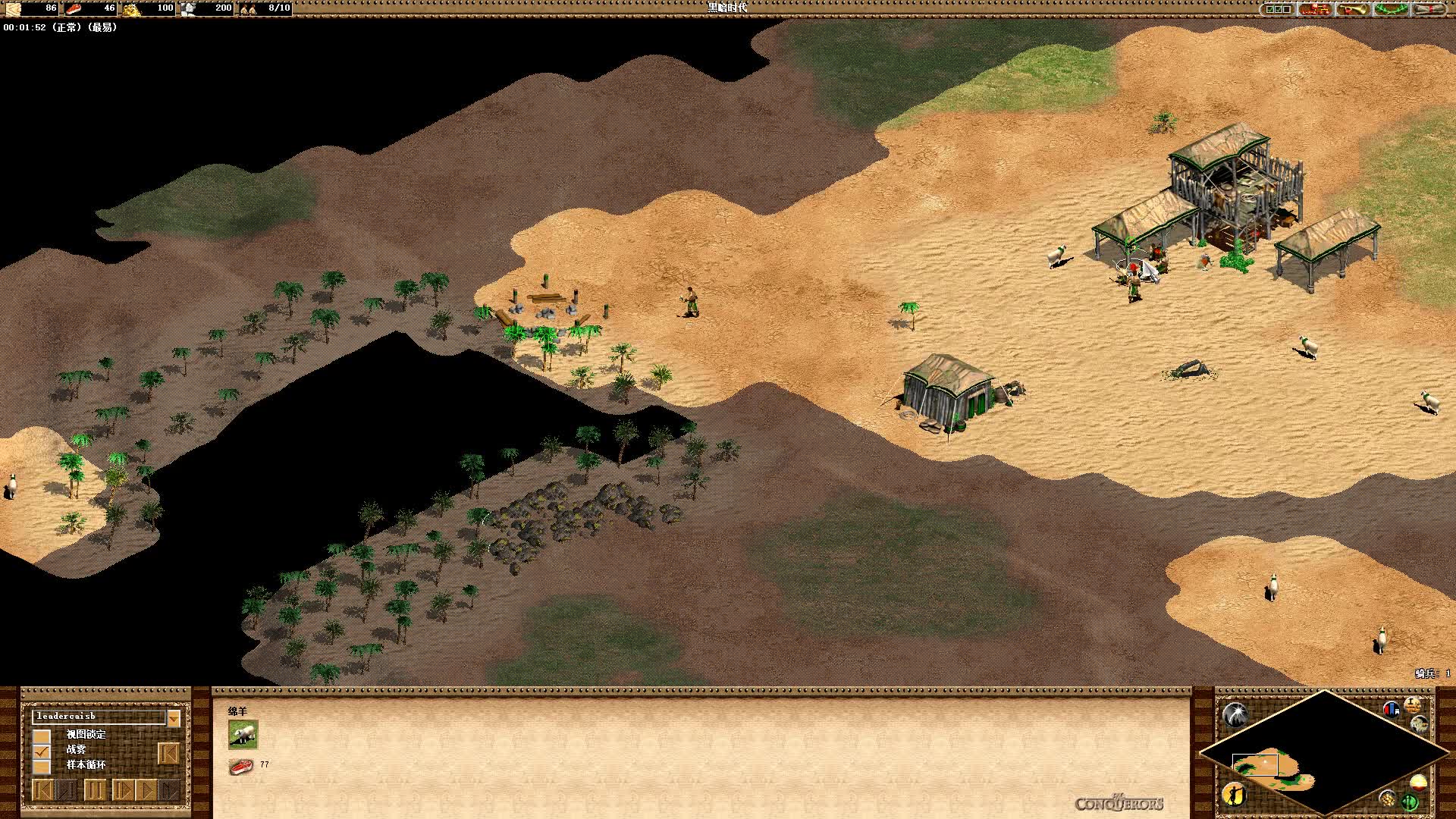Image resolution: width=1456 pixels, height=819 pixels.
Task: Switch minimap to the gold economic mode
Action: coord(1388,798)
